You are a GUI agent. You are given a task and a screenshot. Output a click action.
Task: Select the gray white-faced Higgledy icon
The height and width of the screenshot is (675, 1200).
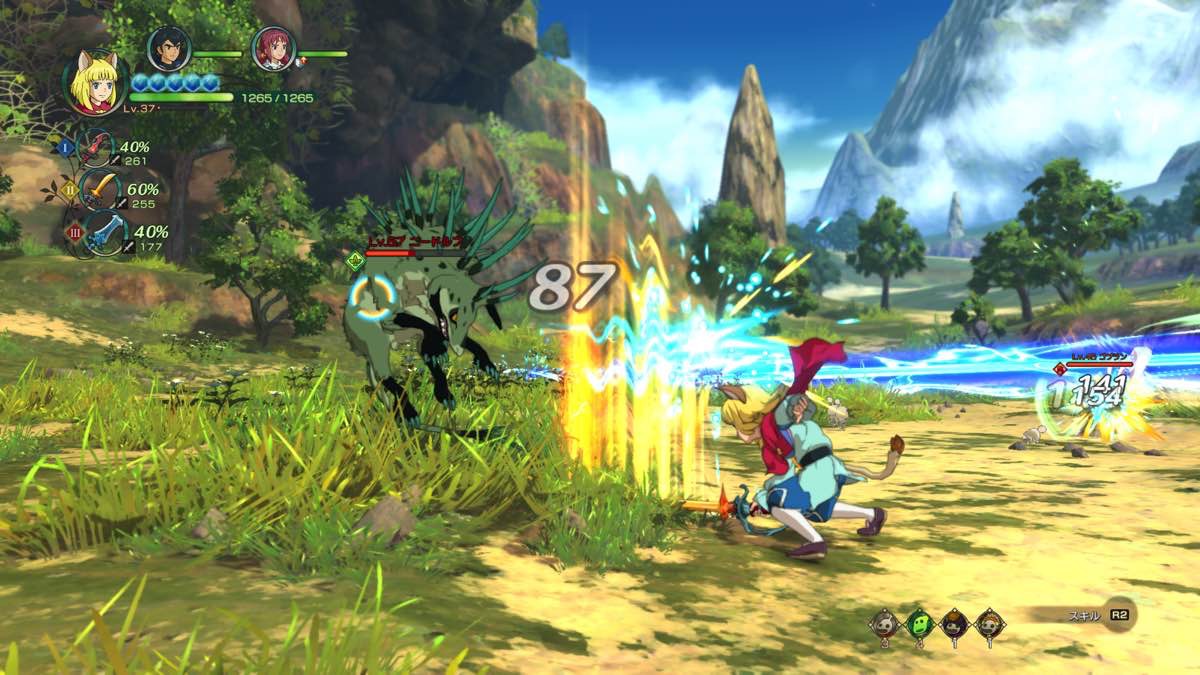[885, 624]
